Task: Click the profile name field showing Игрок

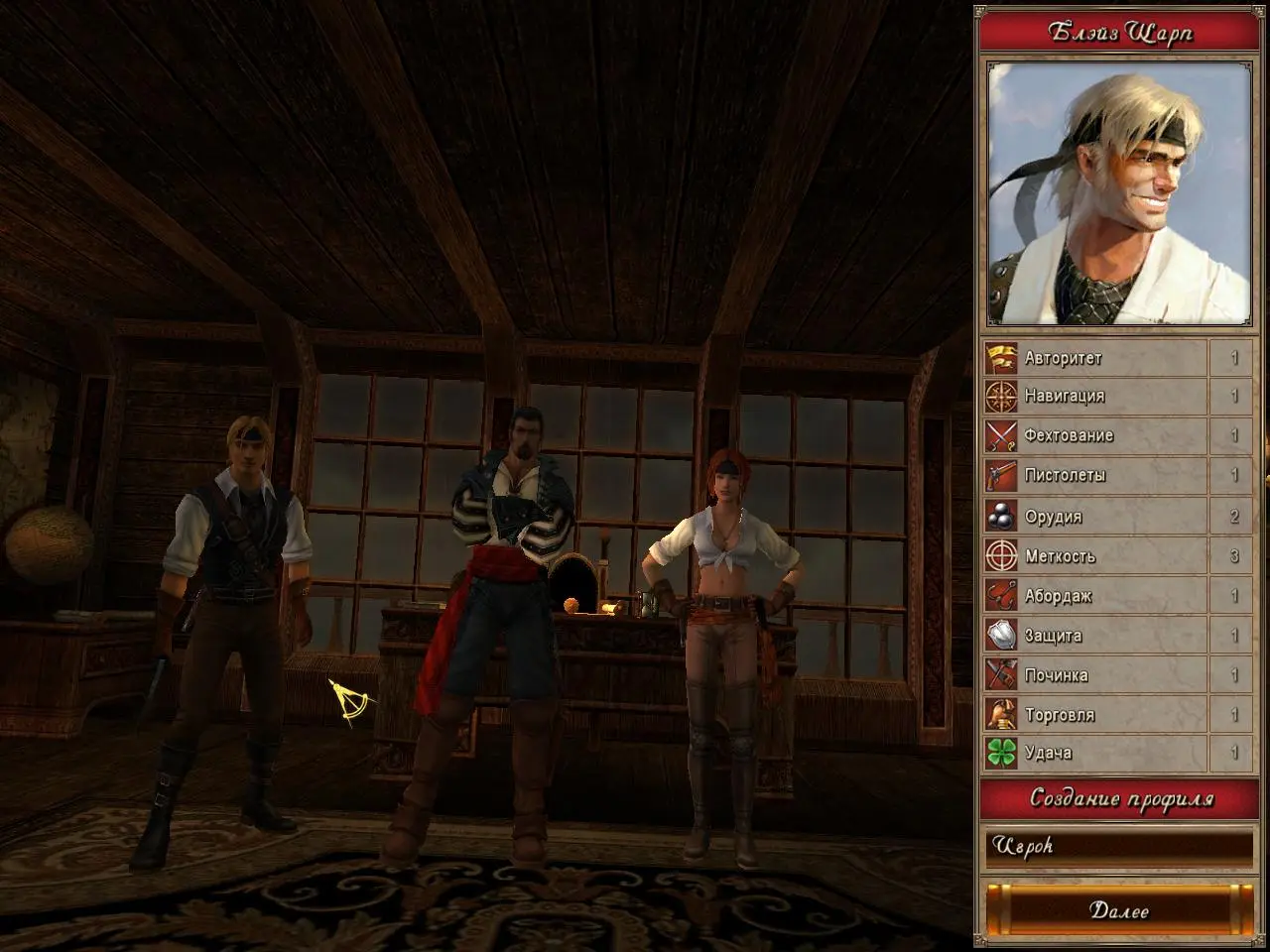Action: point(1119,848)
